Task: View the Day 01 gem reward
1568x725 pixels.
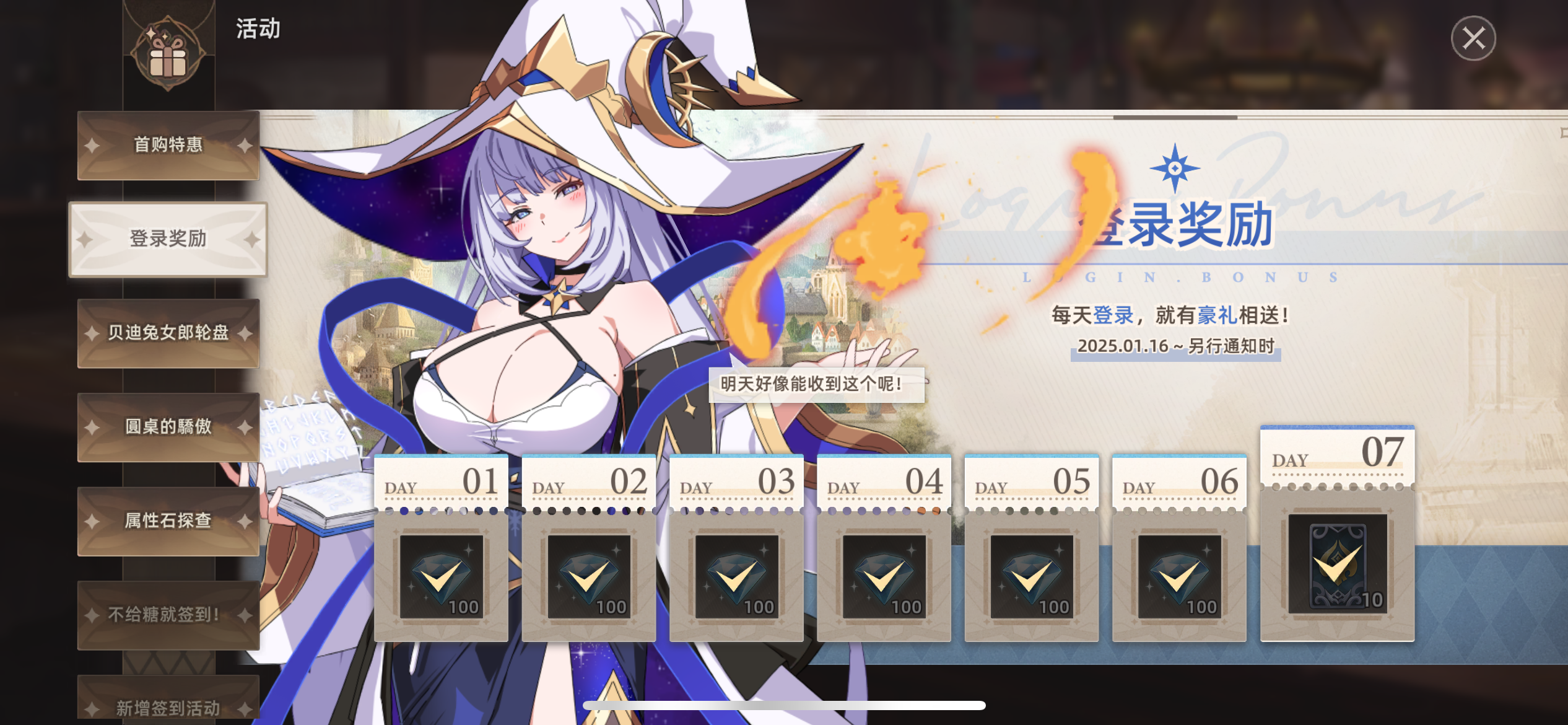Action: point(442,576)
